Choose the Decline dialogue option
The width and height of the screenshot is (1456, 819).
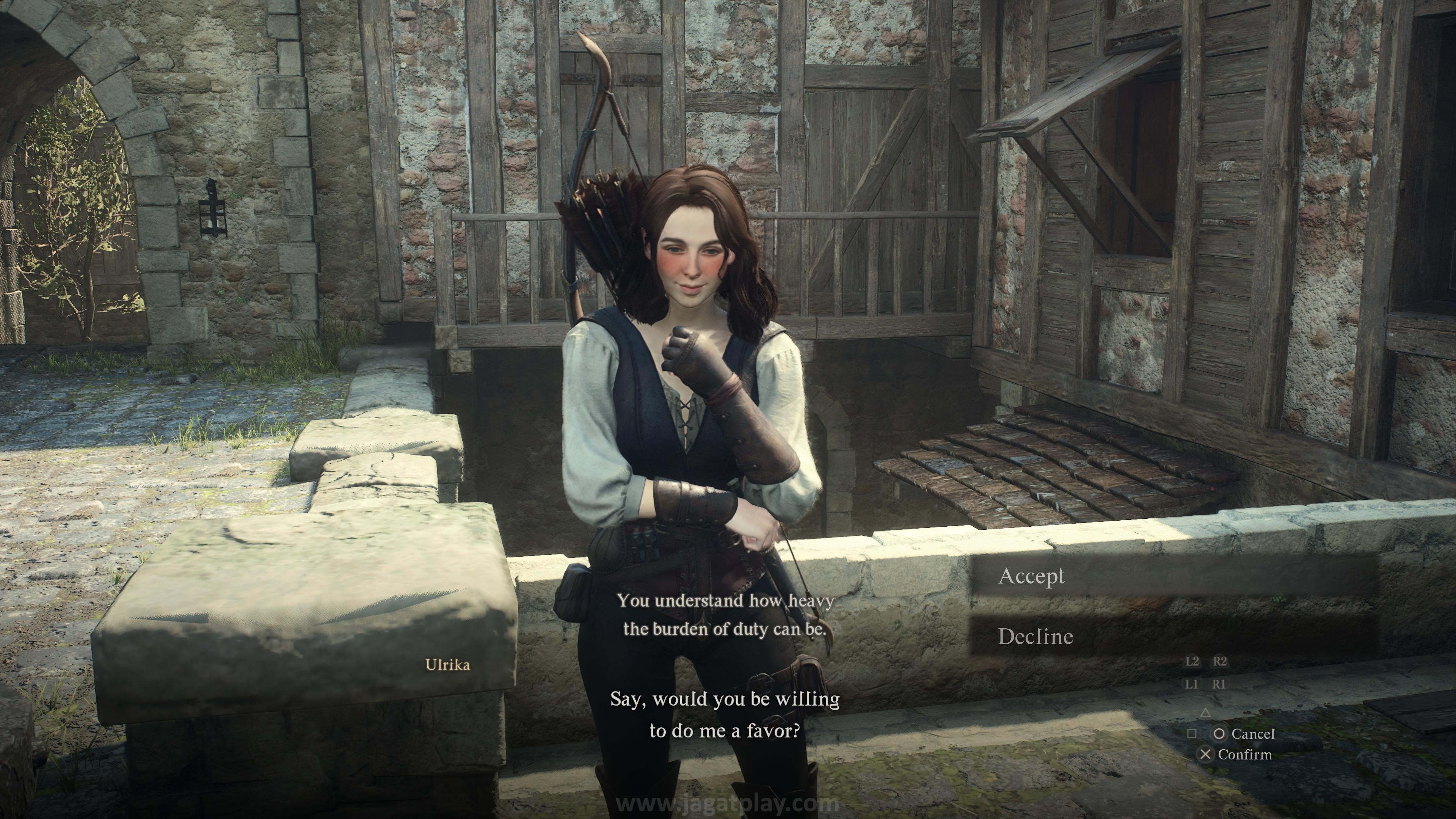[x=1036, y=637]
